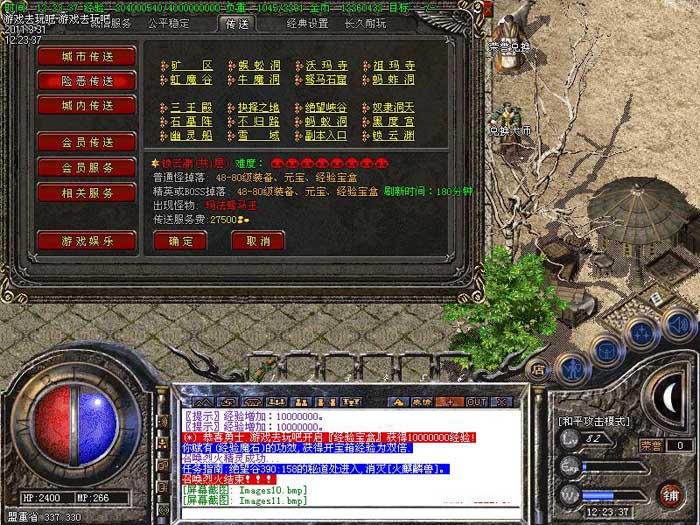Open the 相关服务 related services menu
The image size is (700, 525).
(86, 192)
